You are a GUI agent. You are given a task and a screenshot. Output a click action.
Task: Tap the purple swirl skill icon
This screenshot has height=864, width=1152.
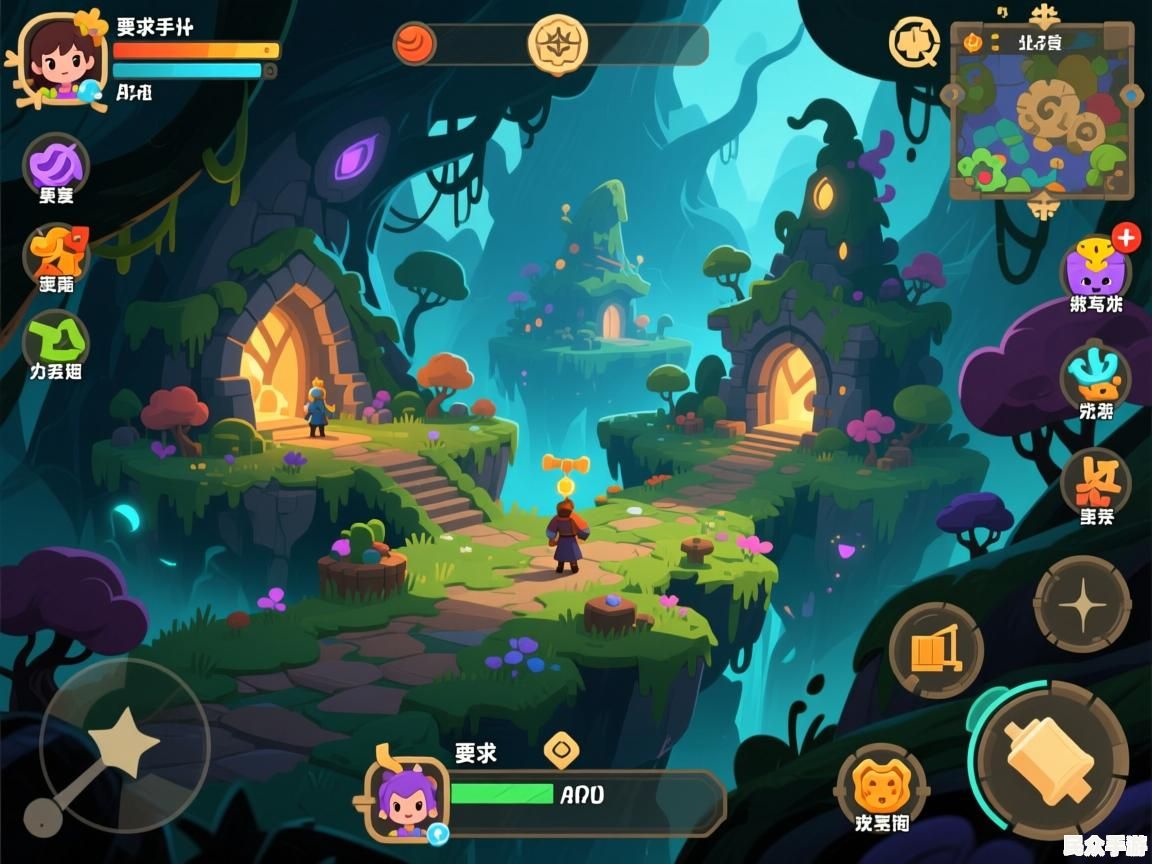tap(56, 163)
